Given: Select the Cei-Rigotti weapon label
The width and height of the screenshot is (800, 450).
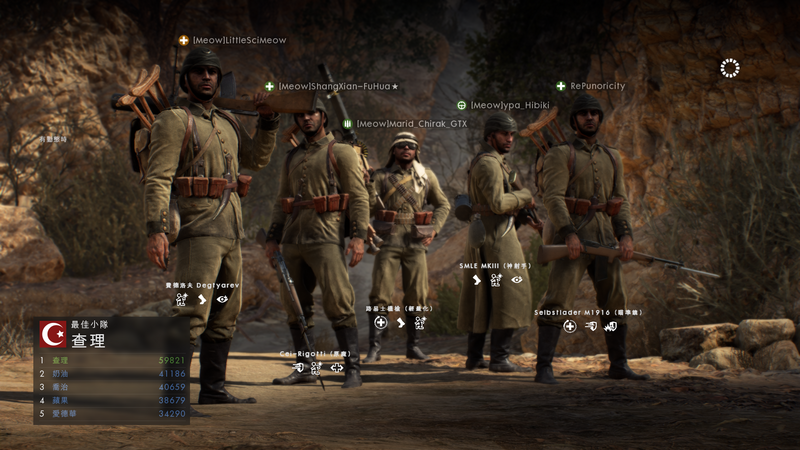Looking at the screenshot, I should [x=313, y=354].
